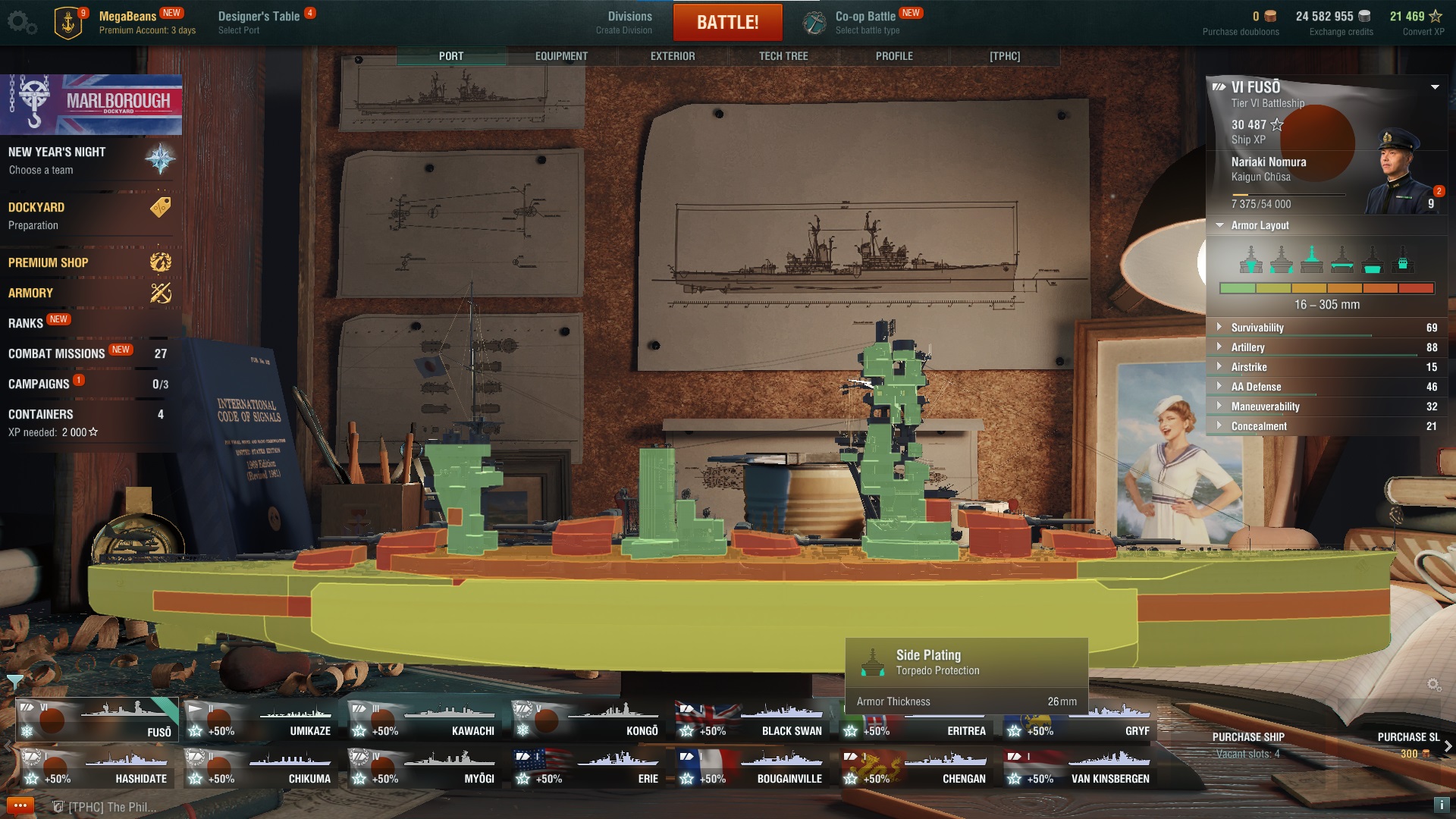Viewport: 1456px width, 819px height.
Task: Toggle the snowflake on the Fusō slot
Action: (x=27, y=732)
